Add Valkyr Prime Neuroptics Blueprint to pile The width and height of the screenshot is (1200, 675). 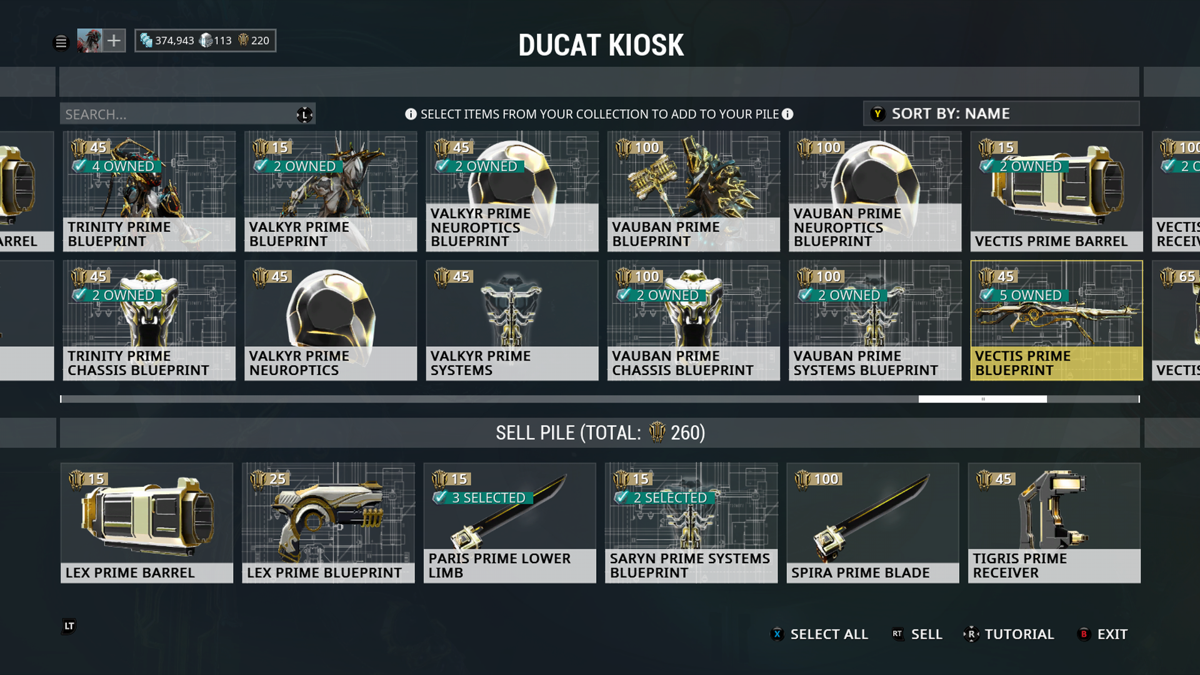pos(512,191)
